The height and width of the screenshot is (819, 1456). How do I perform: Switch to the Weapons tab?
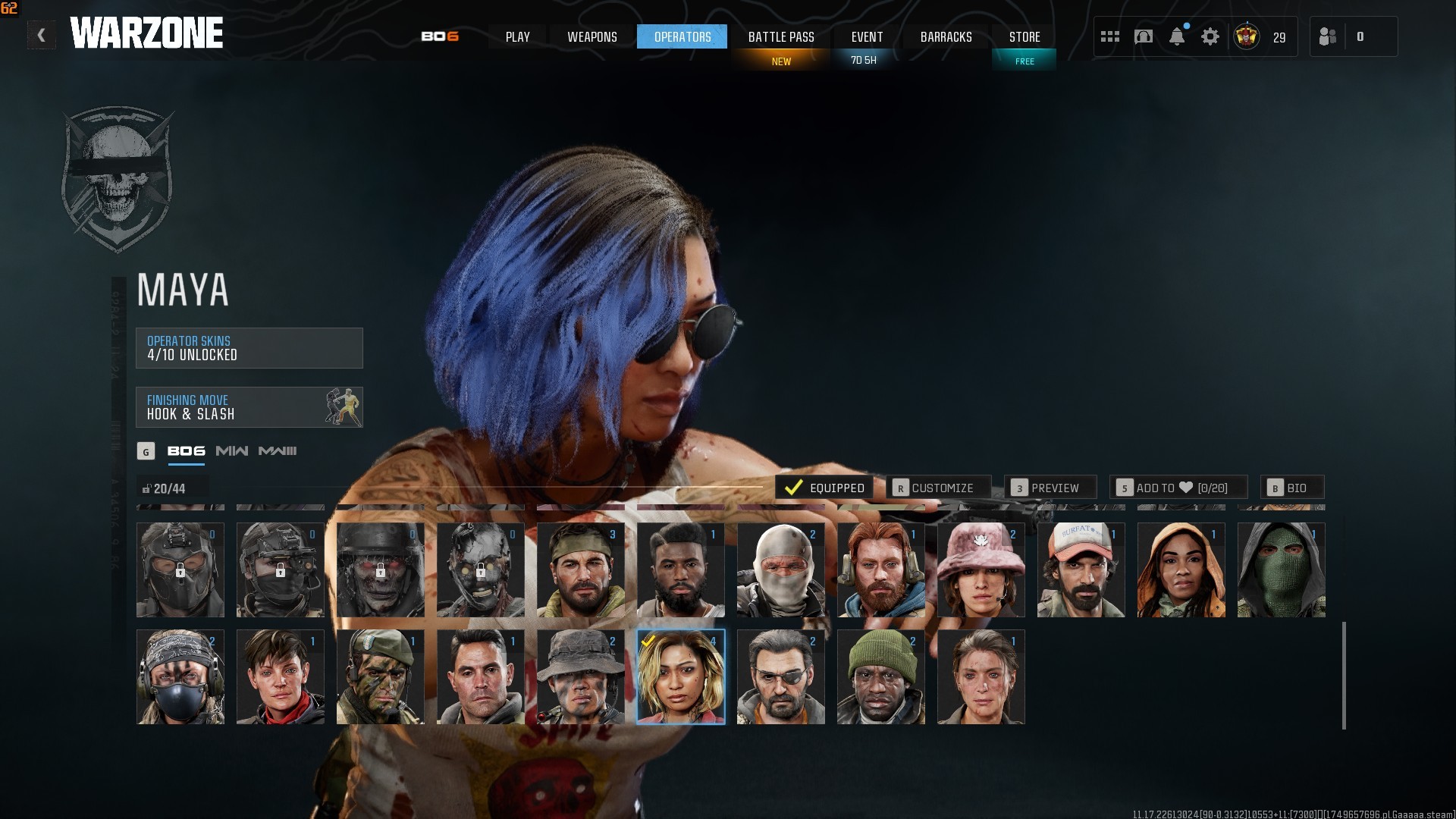(592, 36)
